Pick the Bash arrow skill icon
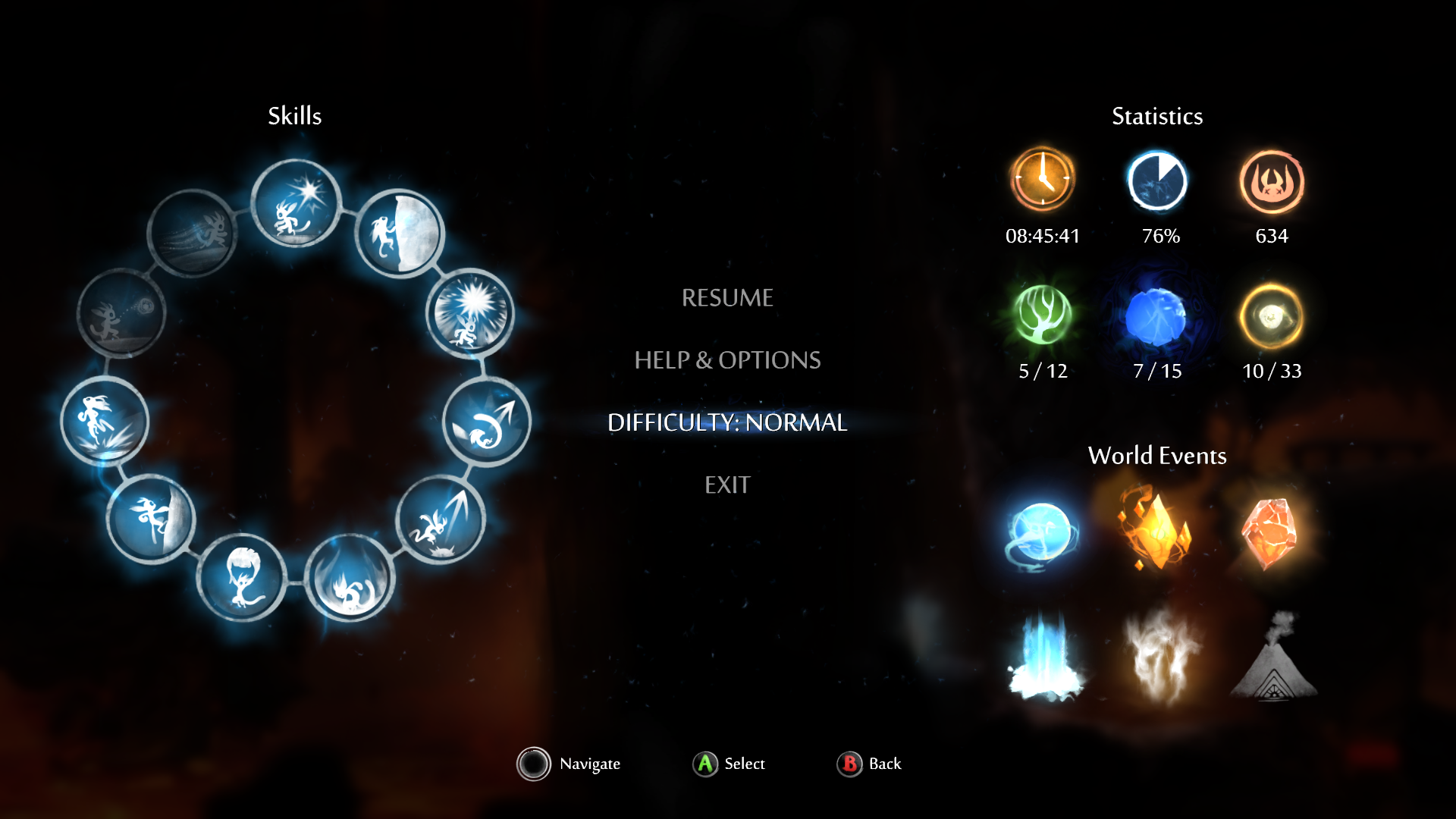This screenshot has width=1456, height=819. point(487,422)
